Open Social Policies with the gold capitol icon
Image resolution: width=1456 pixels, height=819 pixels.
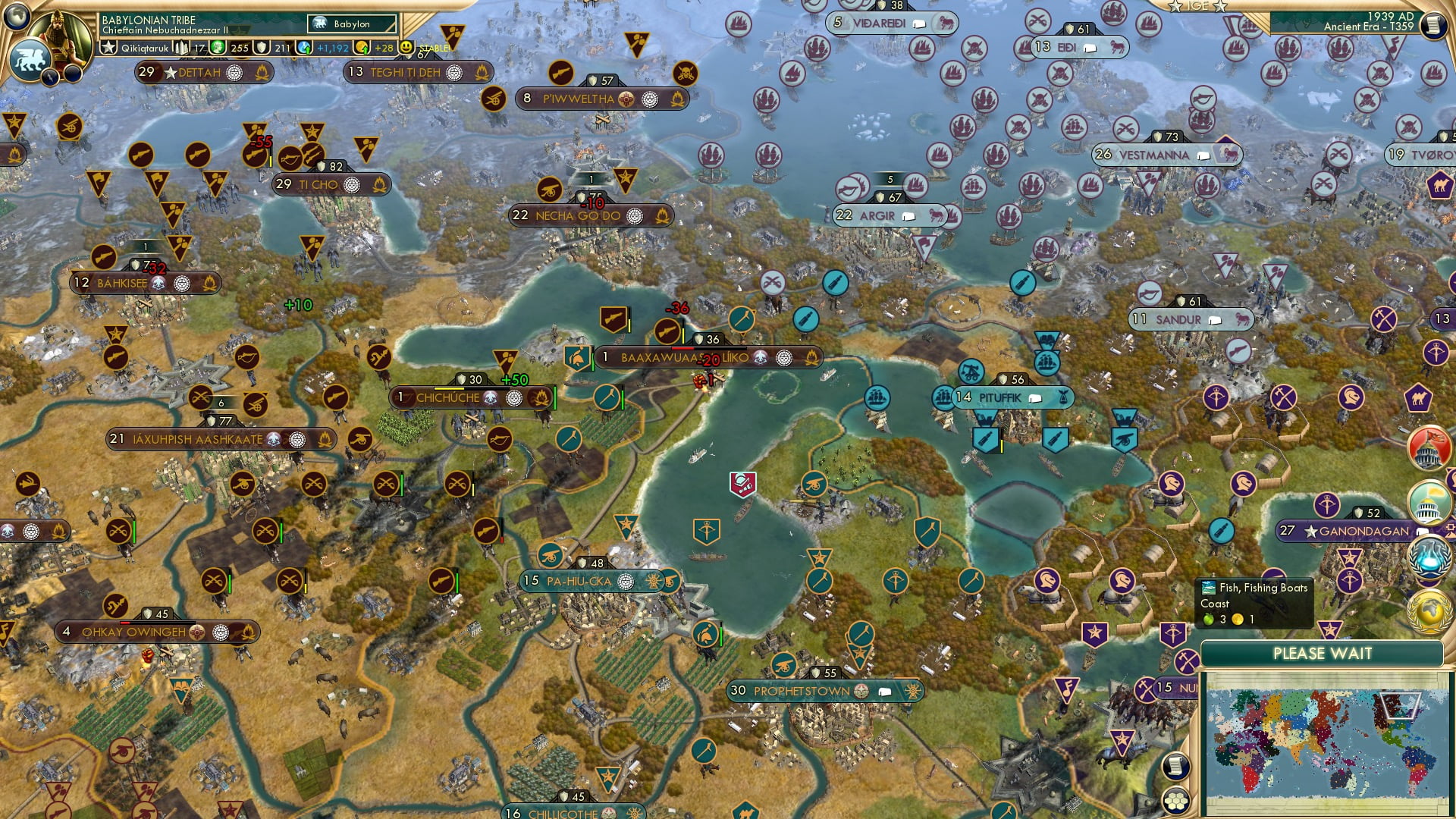1426,500
